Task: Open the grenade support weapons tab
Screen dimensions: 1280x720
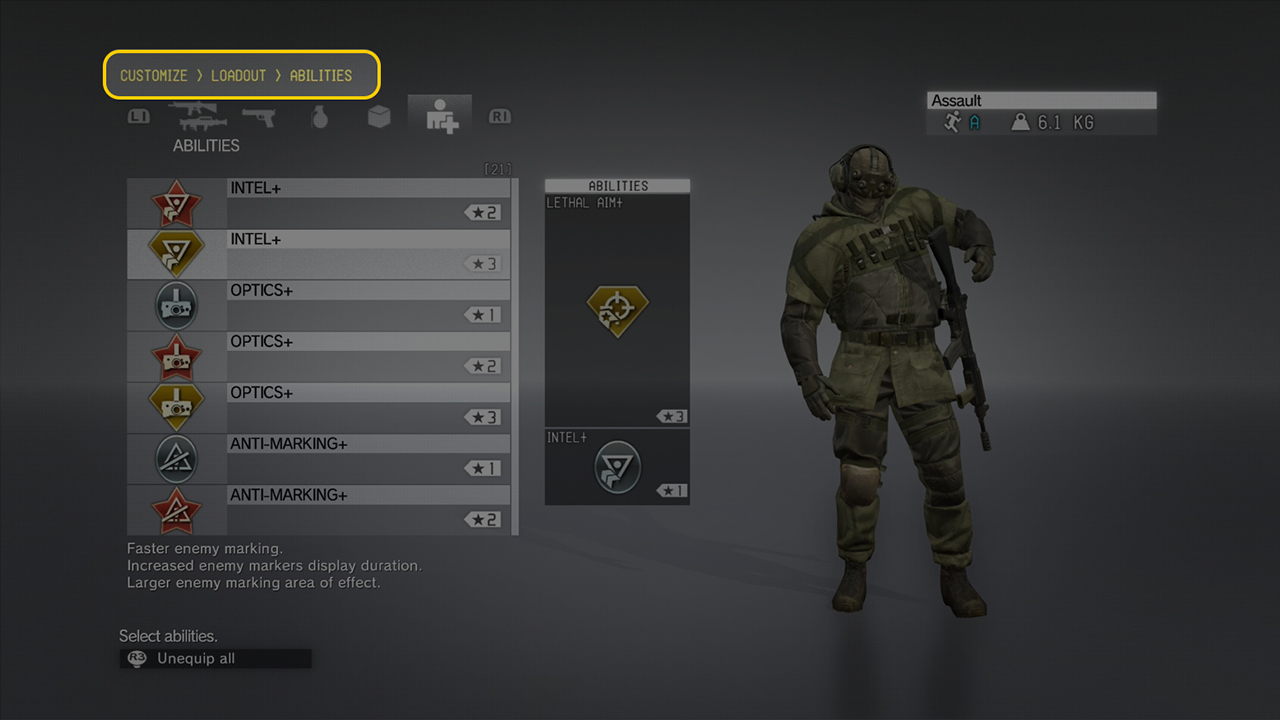Action: pos(320,117)
